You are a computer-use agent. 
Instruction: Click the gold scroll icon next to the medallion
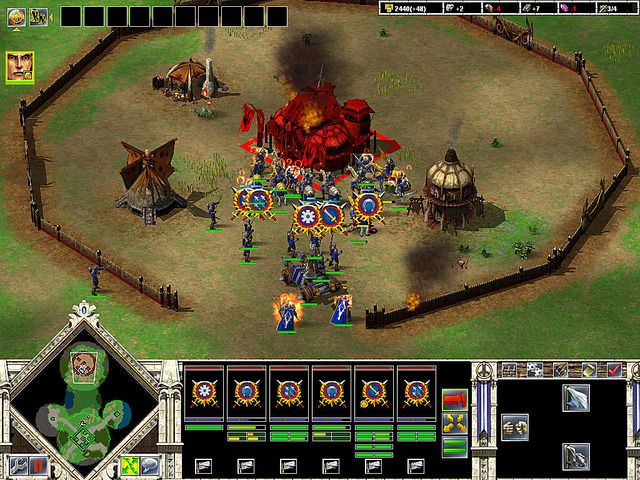(37, 15)
